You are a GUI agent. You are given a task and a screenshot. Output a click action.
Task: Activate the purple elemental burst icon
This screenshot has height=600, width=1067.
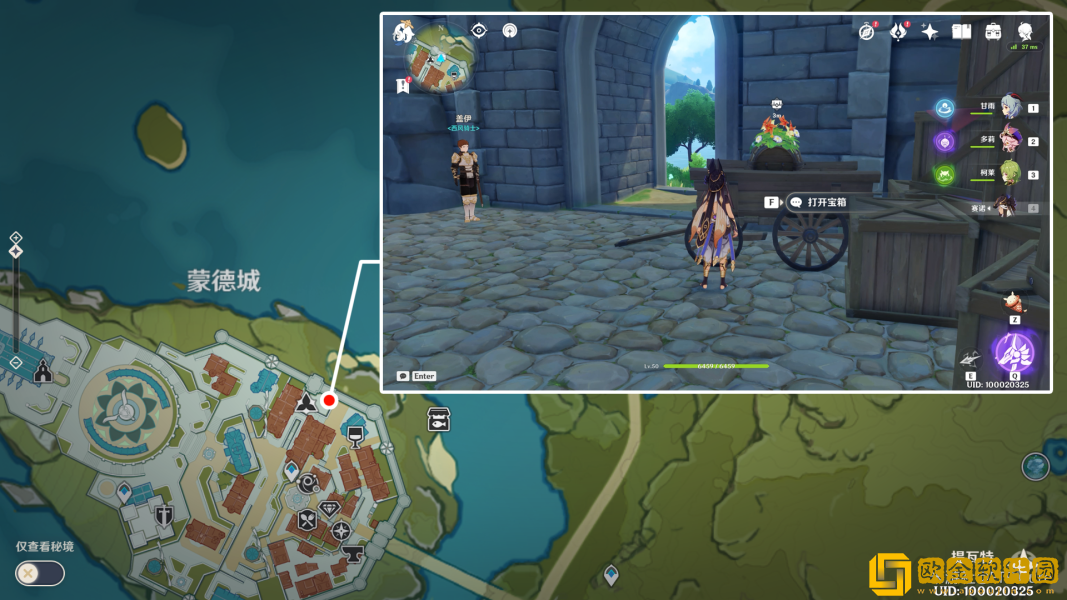click(1013, 352)
